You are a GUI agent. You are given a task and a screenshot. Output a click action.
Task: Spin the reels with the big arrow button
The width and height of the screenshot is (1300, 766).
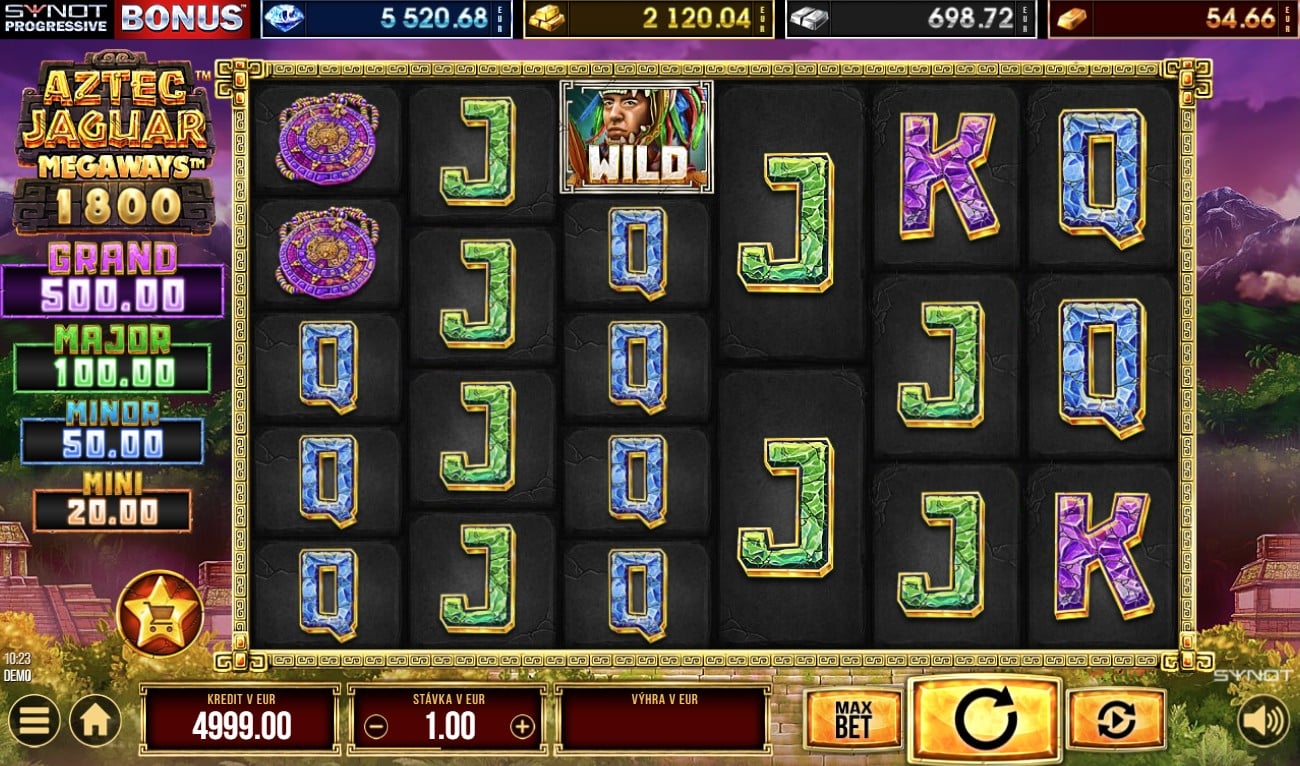click(985, 718)
